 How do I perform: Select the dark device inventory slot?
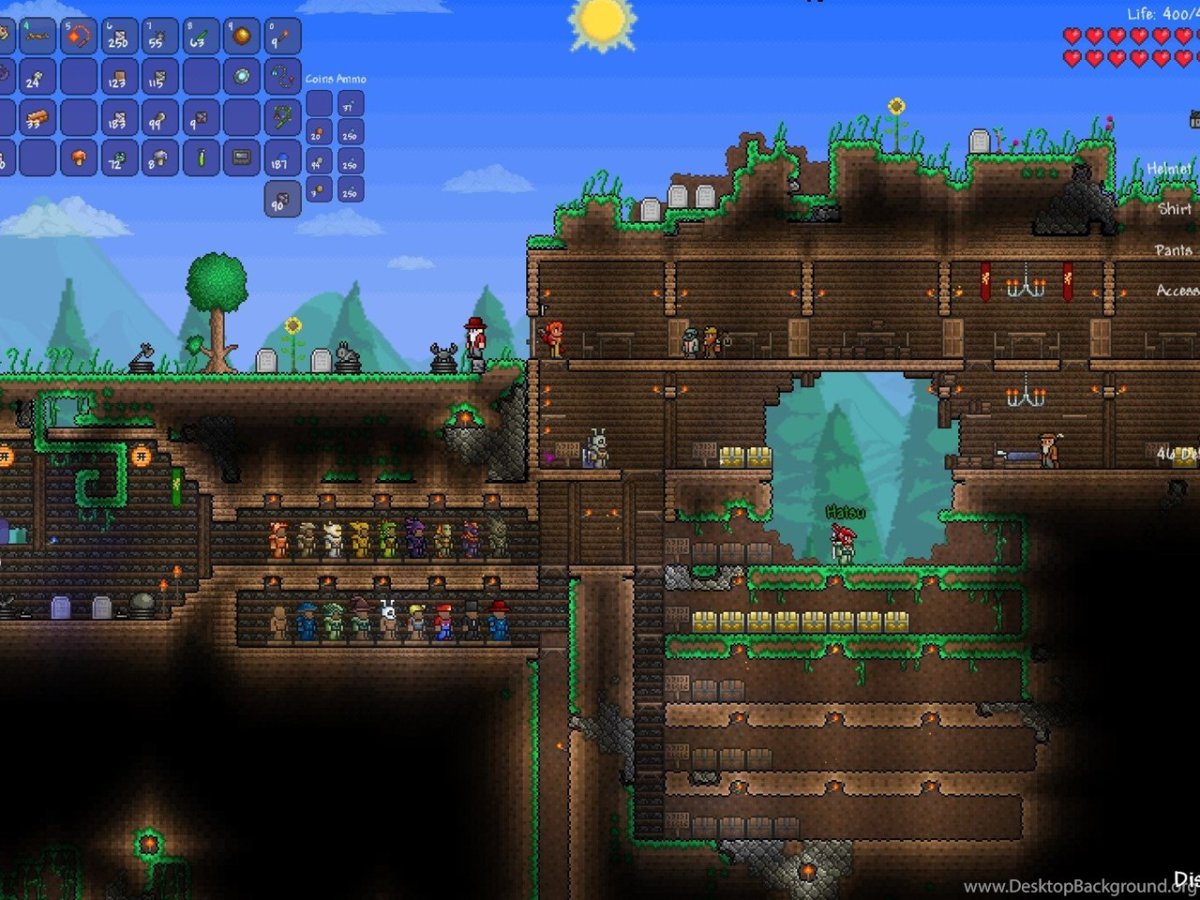point(242,157)
